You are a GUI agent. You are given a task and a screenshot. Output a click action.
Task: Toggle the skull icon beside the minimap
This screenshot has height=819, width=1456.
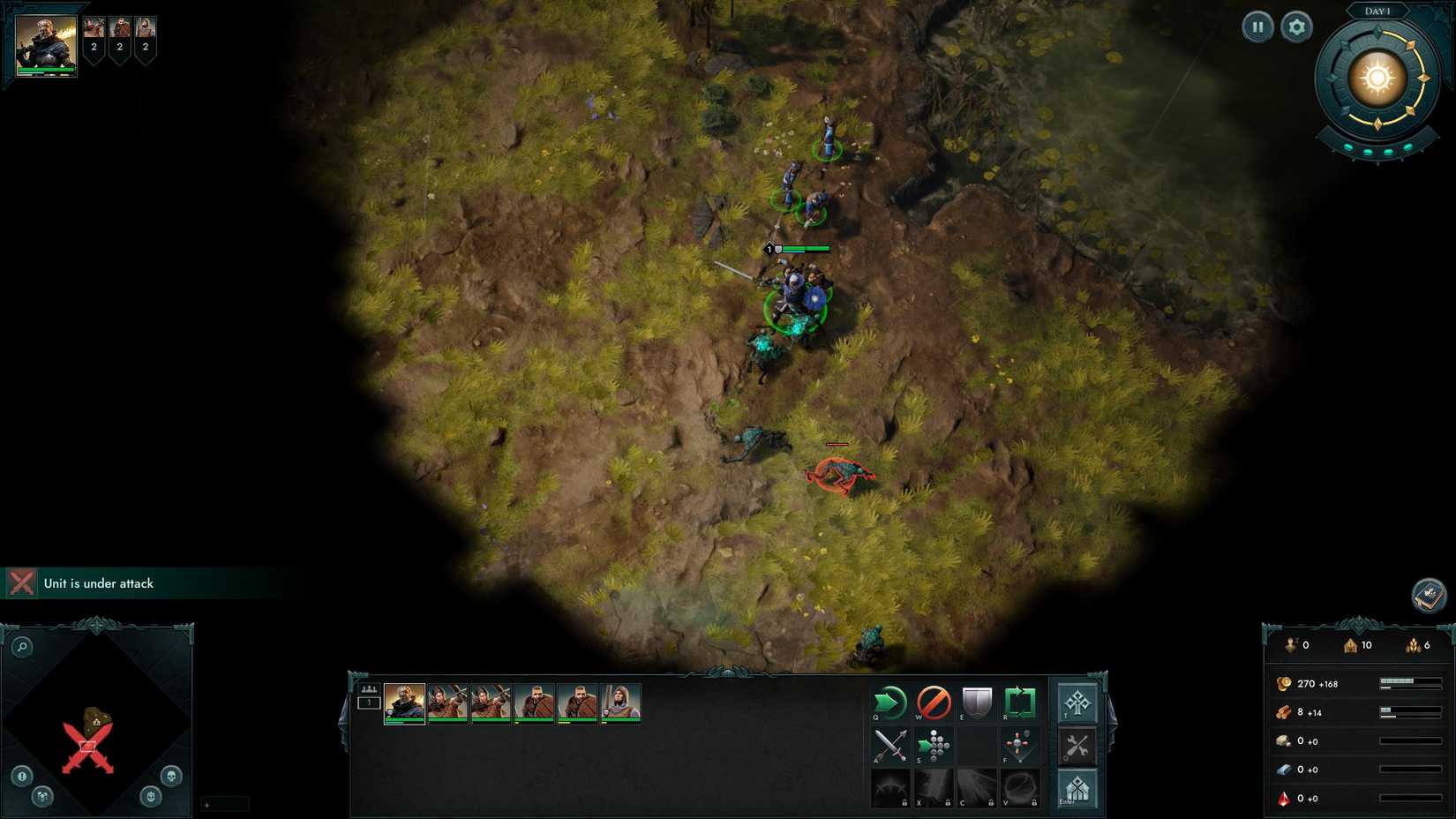(171, 778)
